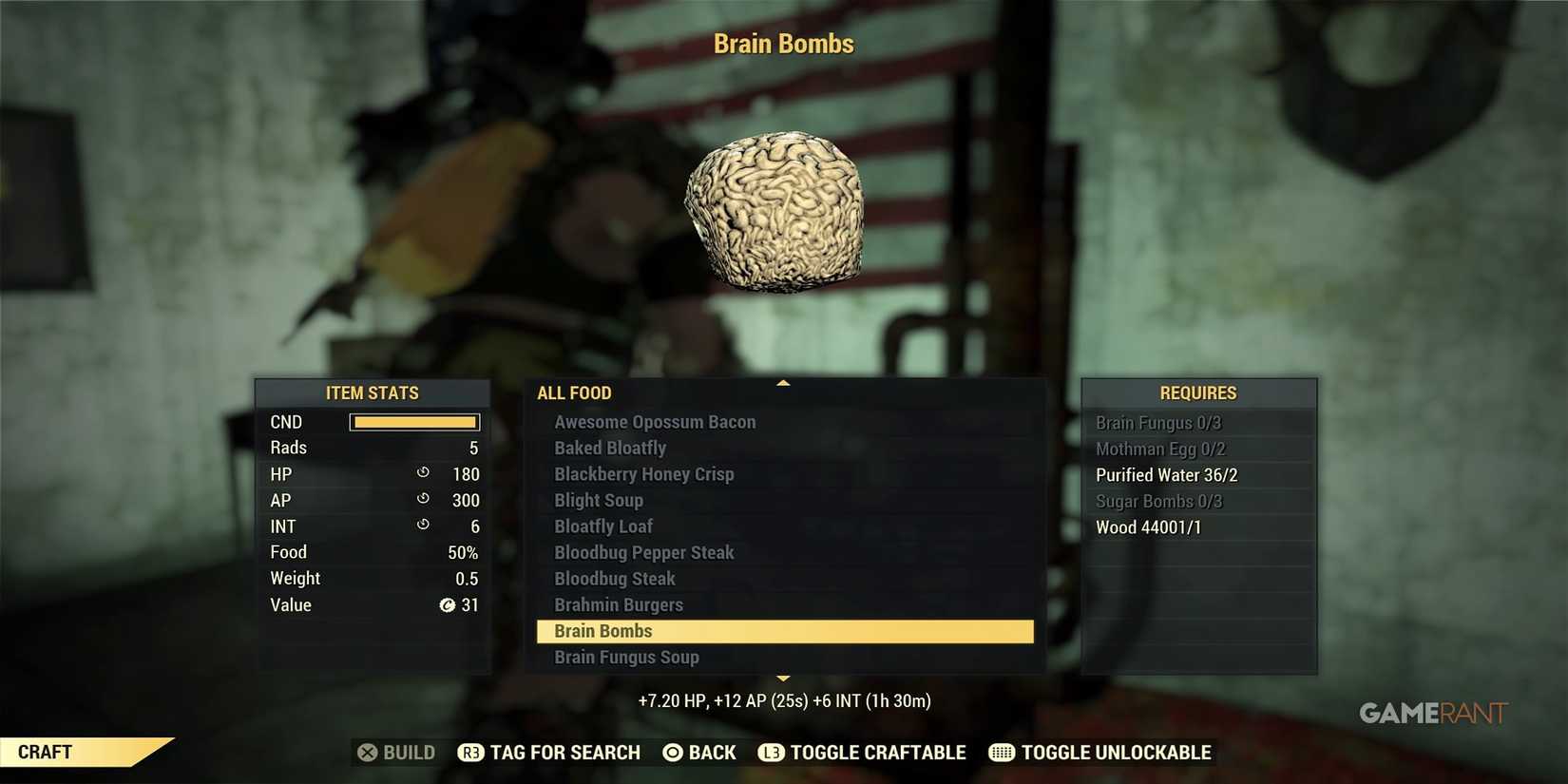Switch to the CRAFT tab
The image size is (1568, 784).
coord(44,752)
